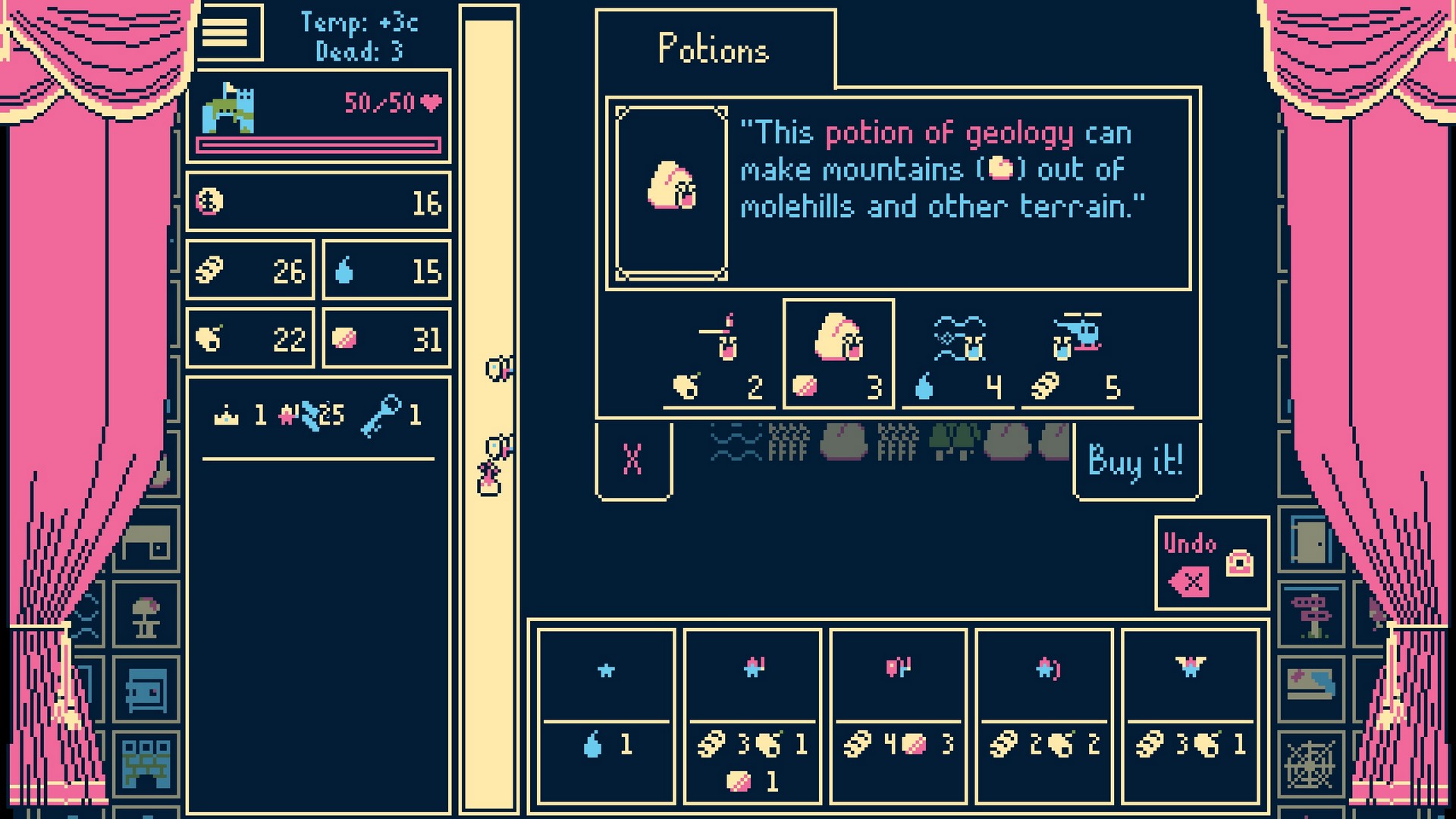Select the water droplet card at the bottom
This screenshot has width=1456, height=819.
(607, 717)
